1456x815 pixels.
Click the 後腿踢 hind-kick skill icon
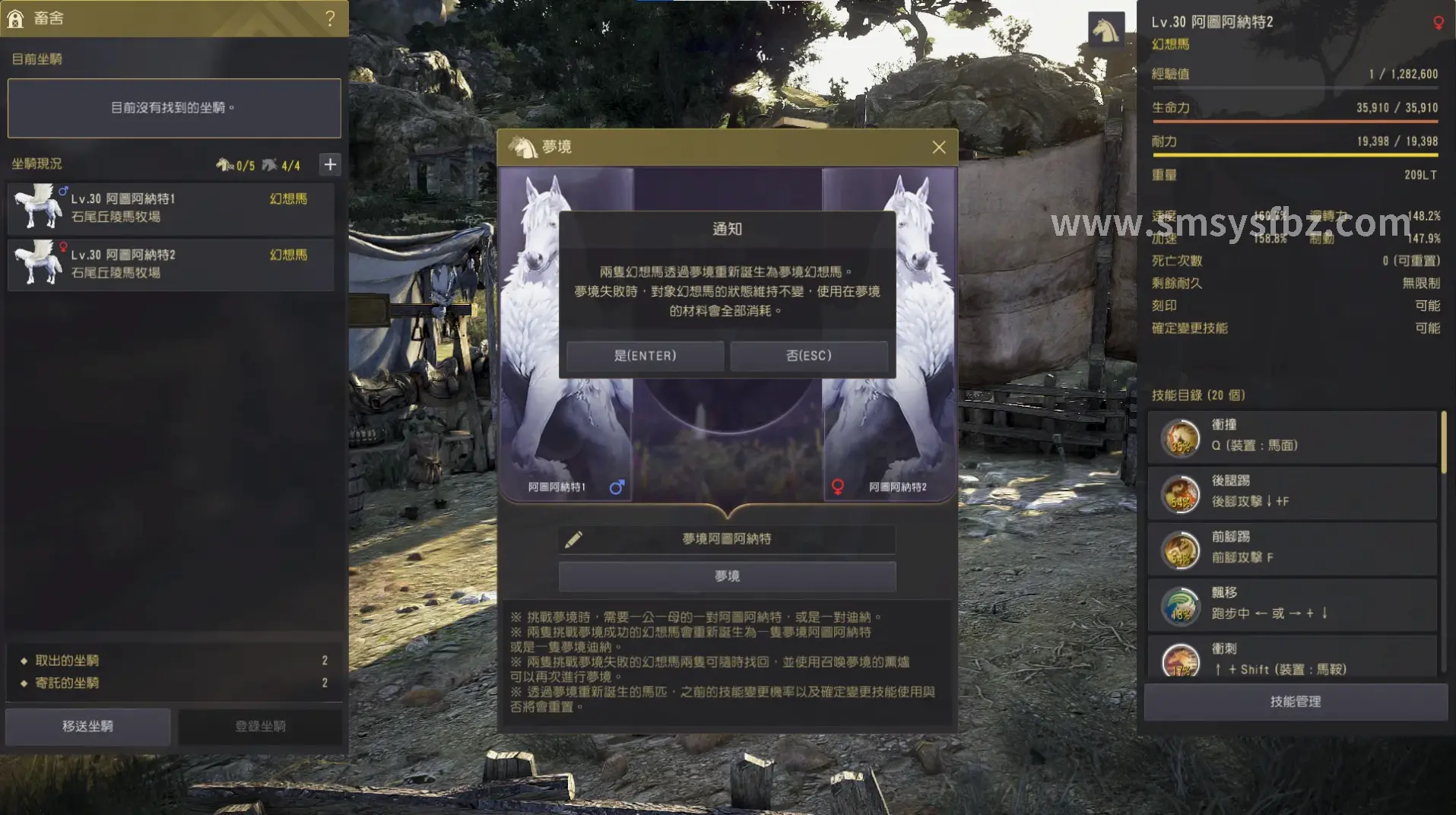1179,493
